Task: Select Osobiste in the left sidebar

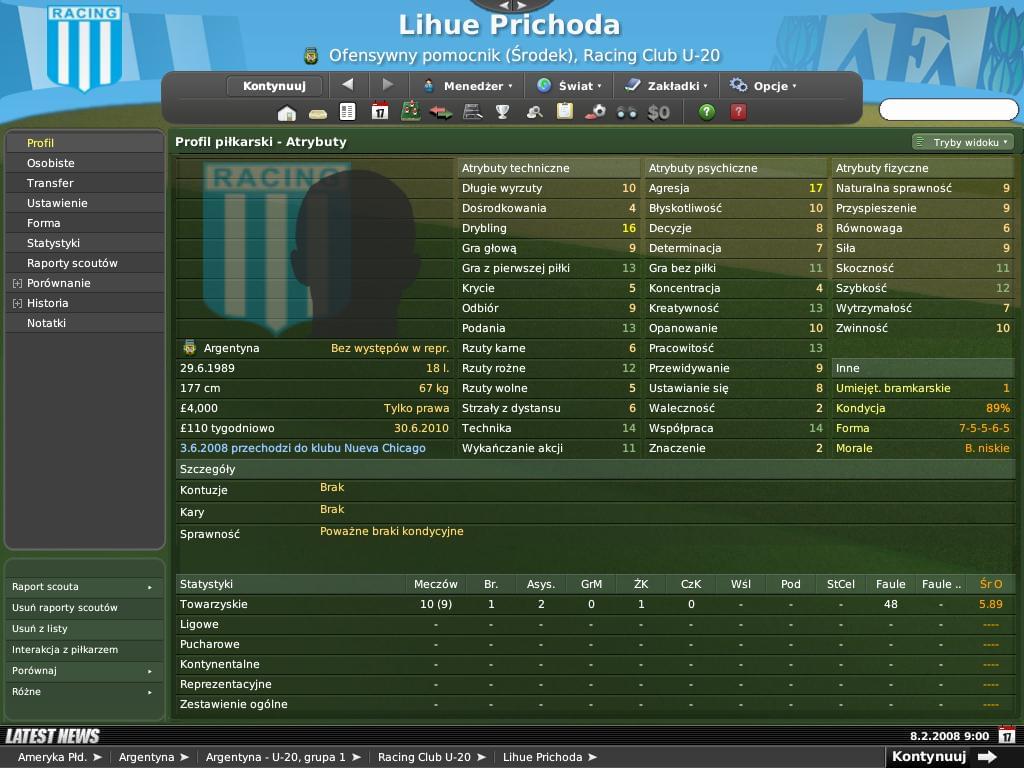Action: coord(51,163)
